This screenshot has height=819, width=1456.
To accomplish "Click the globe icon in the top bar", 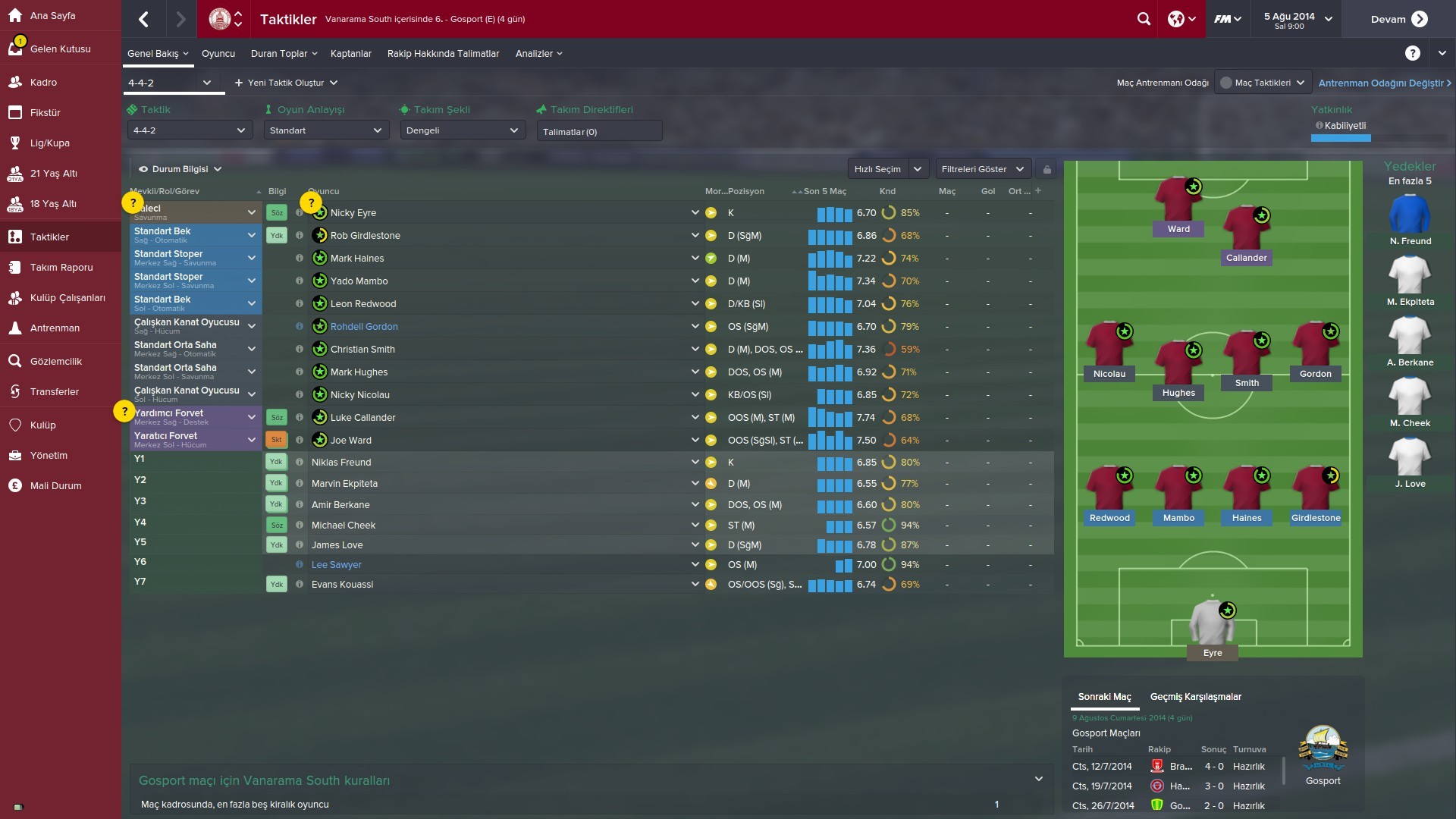I will [x=1176, y=19].
